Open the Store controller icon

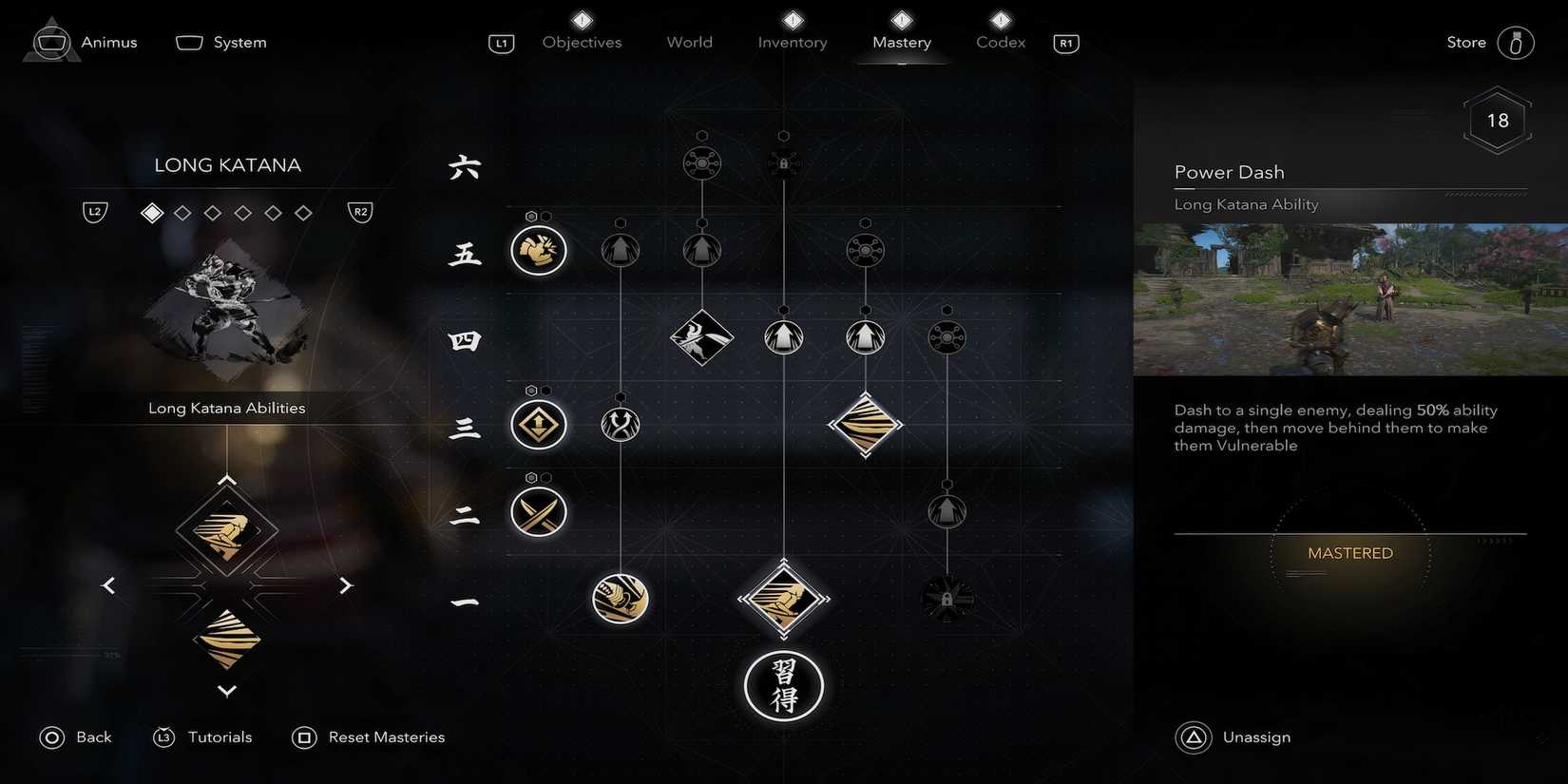(x=1515, y=42)
